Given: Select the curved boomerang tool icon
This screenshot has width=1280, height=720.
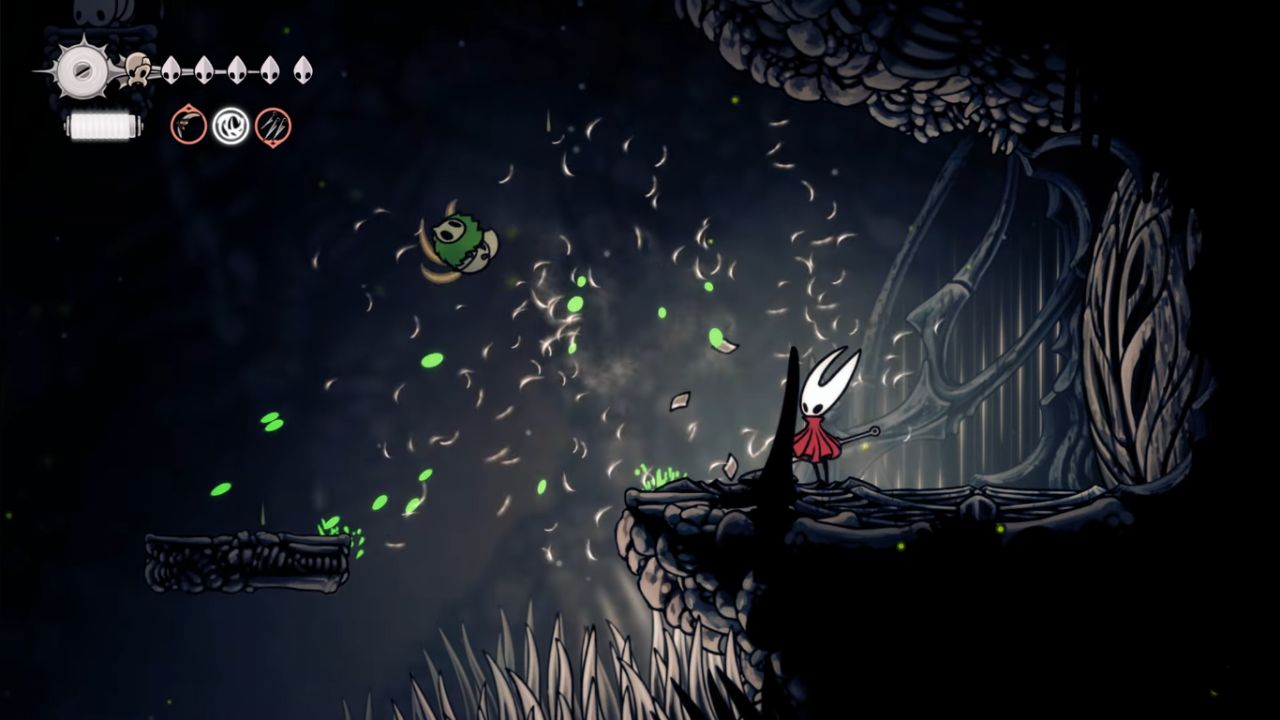Looking at the screenshot, I should (x=188, y=126).
